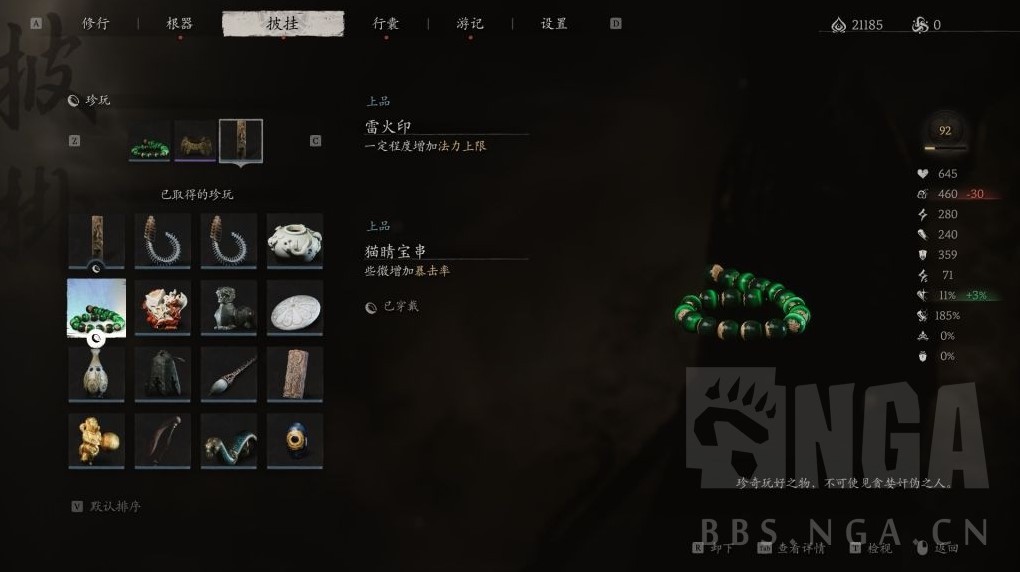Open the 设置 settings tab

[554, 23]
